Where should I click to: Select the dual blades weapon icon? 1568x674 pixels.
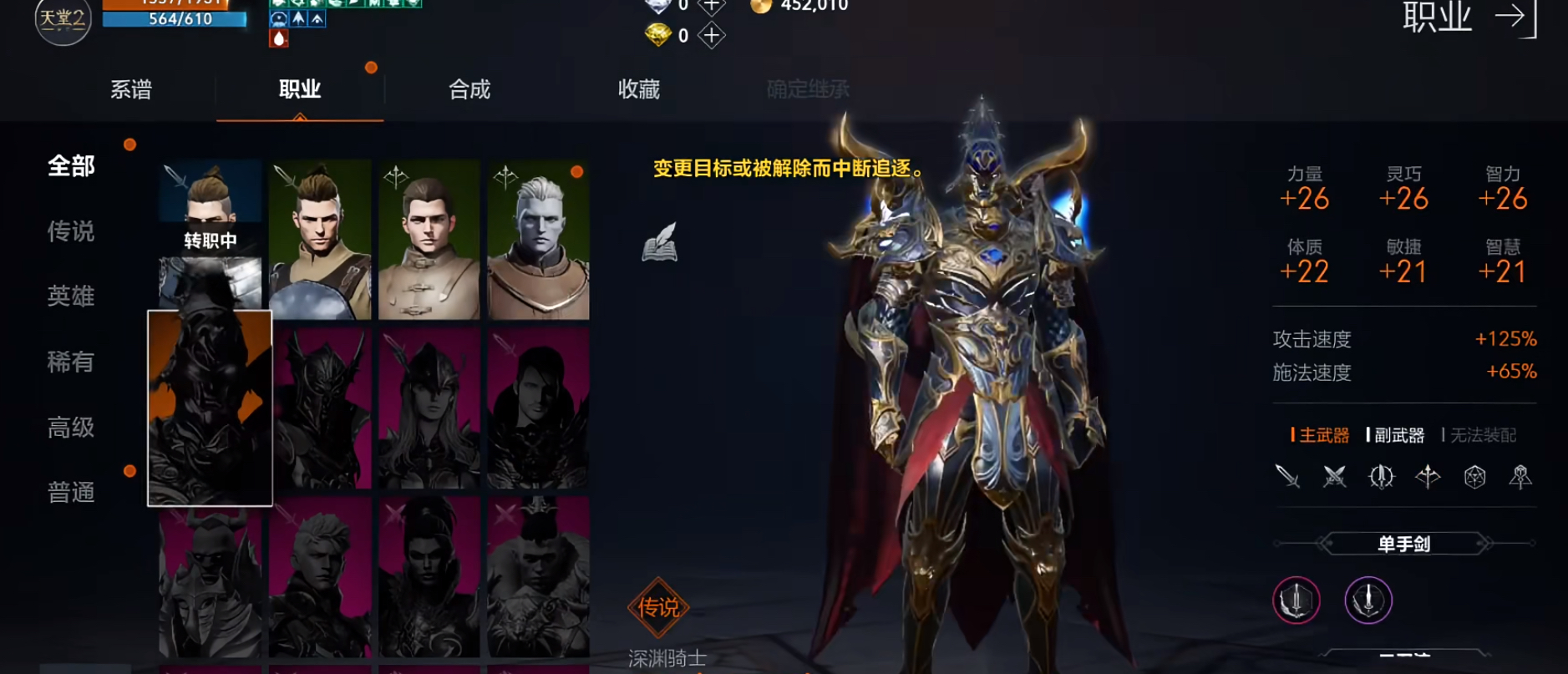coord(1335,476)
